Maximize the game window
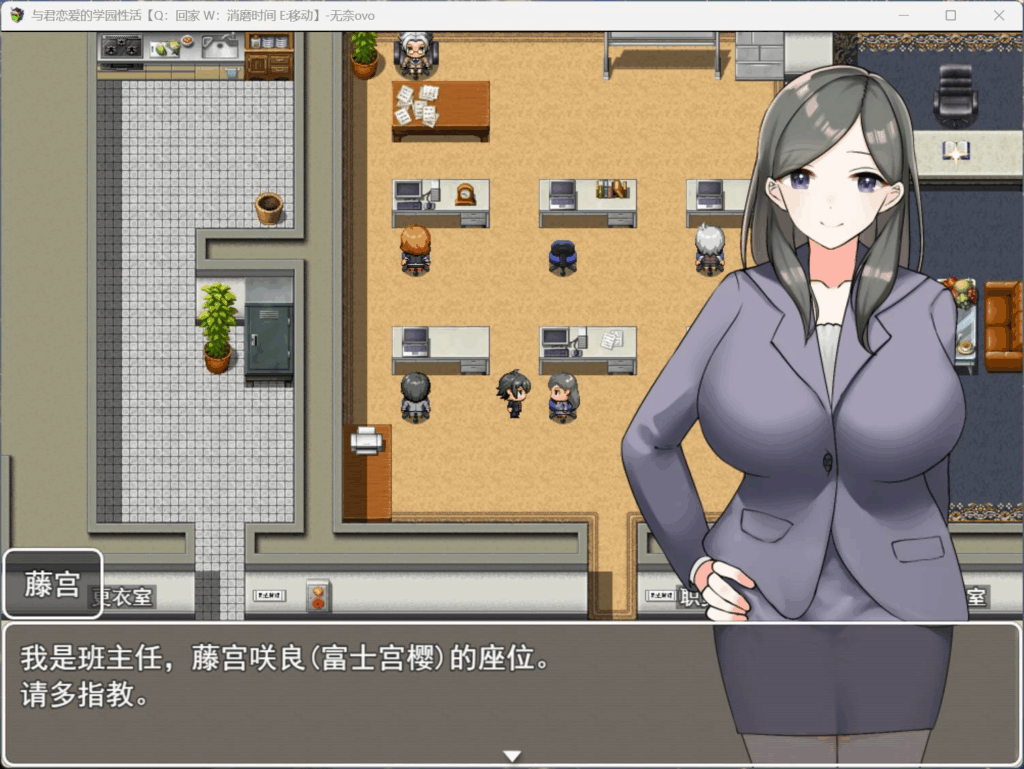This screenshot has height=769, width=1024. (951, 15)
